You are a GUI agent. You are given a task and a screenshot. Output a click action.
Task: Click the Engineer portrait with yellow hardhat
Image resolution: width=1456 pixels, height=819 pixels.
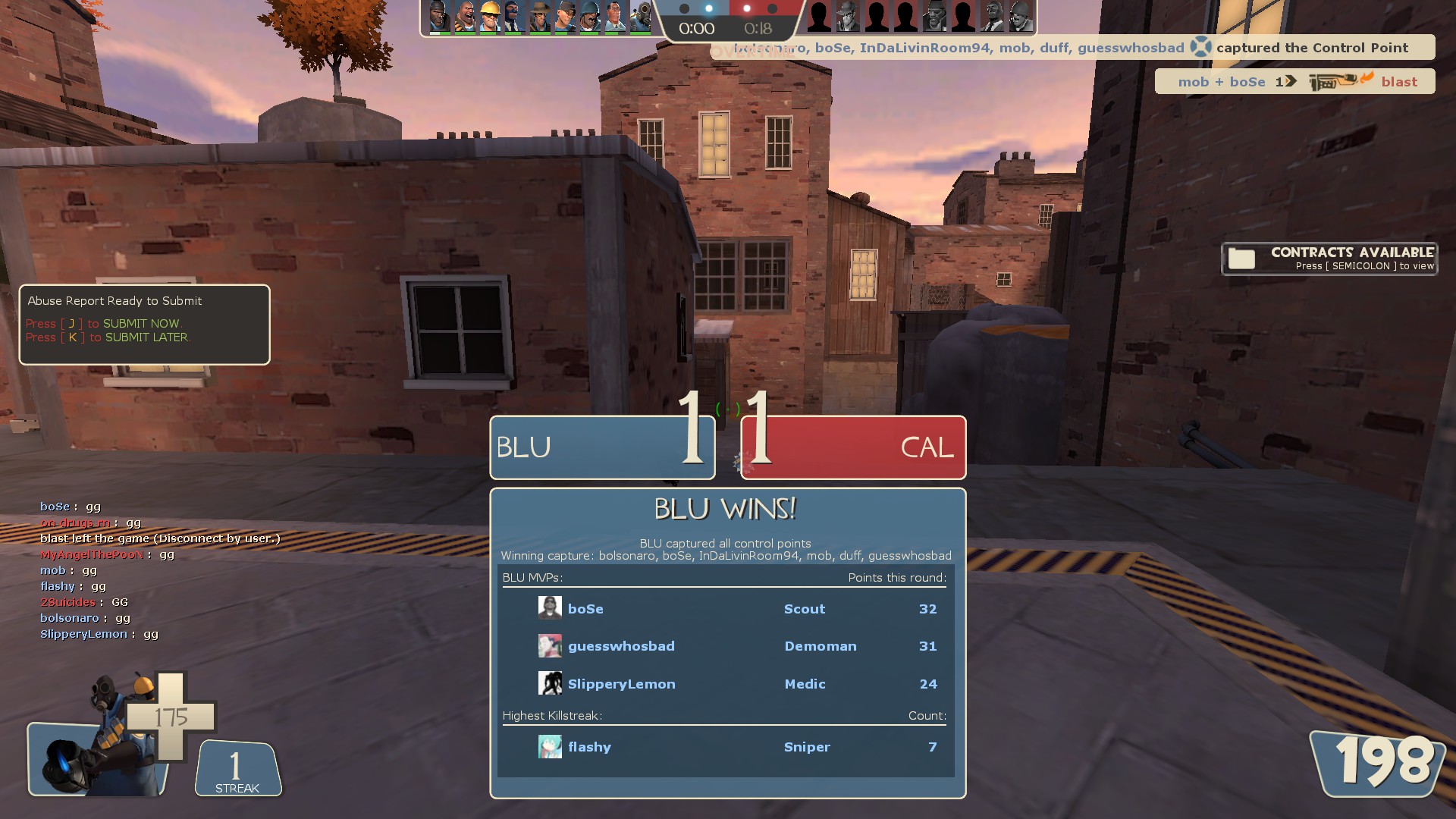(488, 17)
